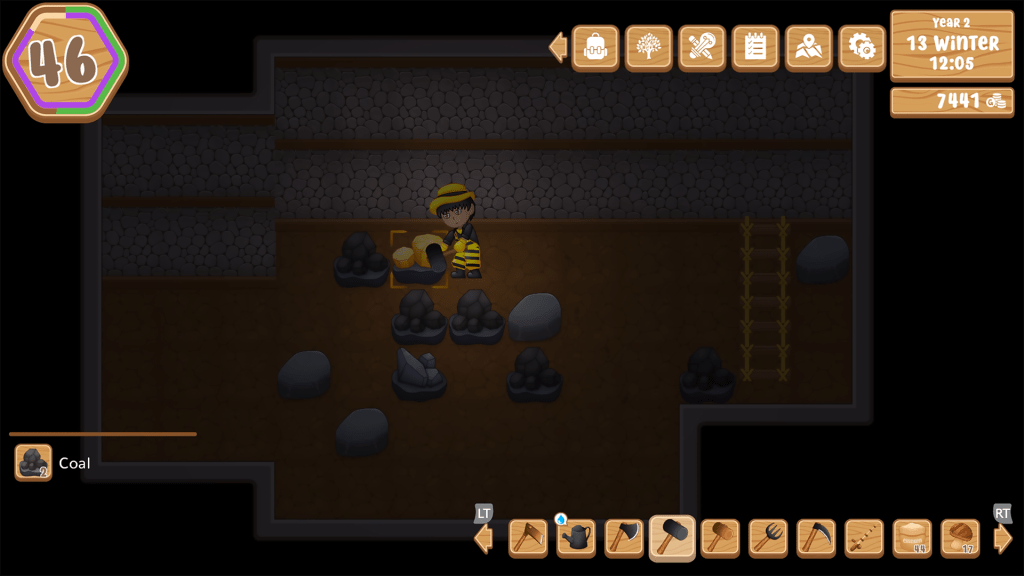Choose the mushroom stack of 17

click(x=960, y=538)
